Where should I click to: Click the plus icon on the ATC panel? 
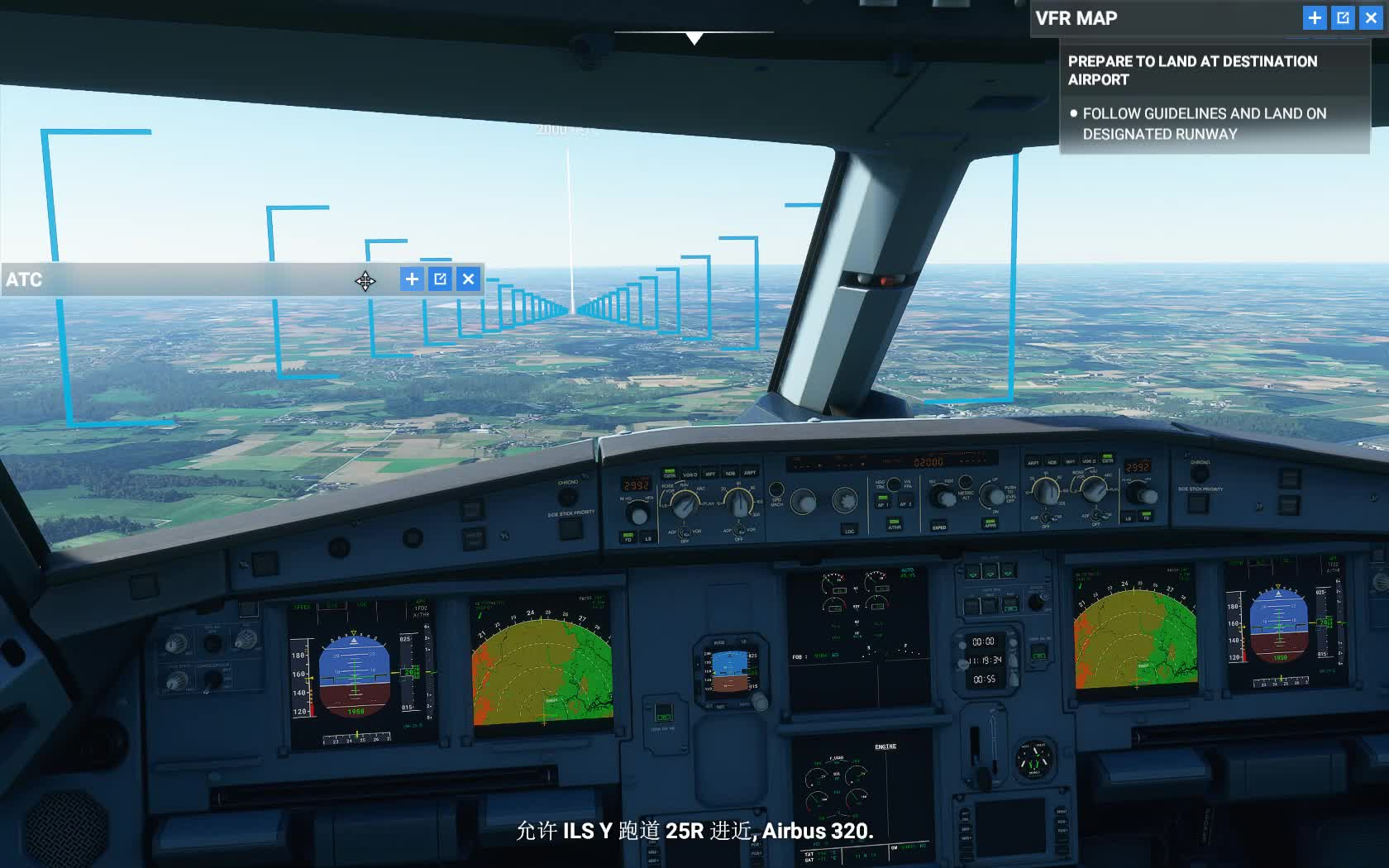point(411,279)
